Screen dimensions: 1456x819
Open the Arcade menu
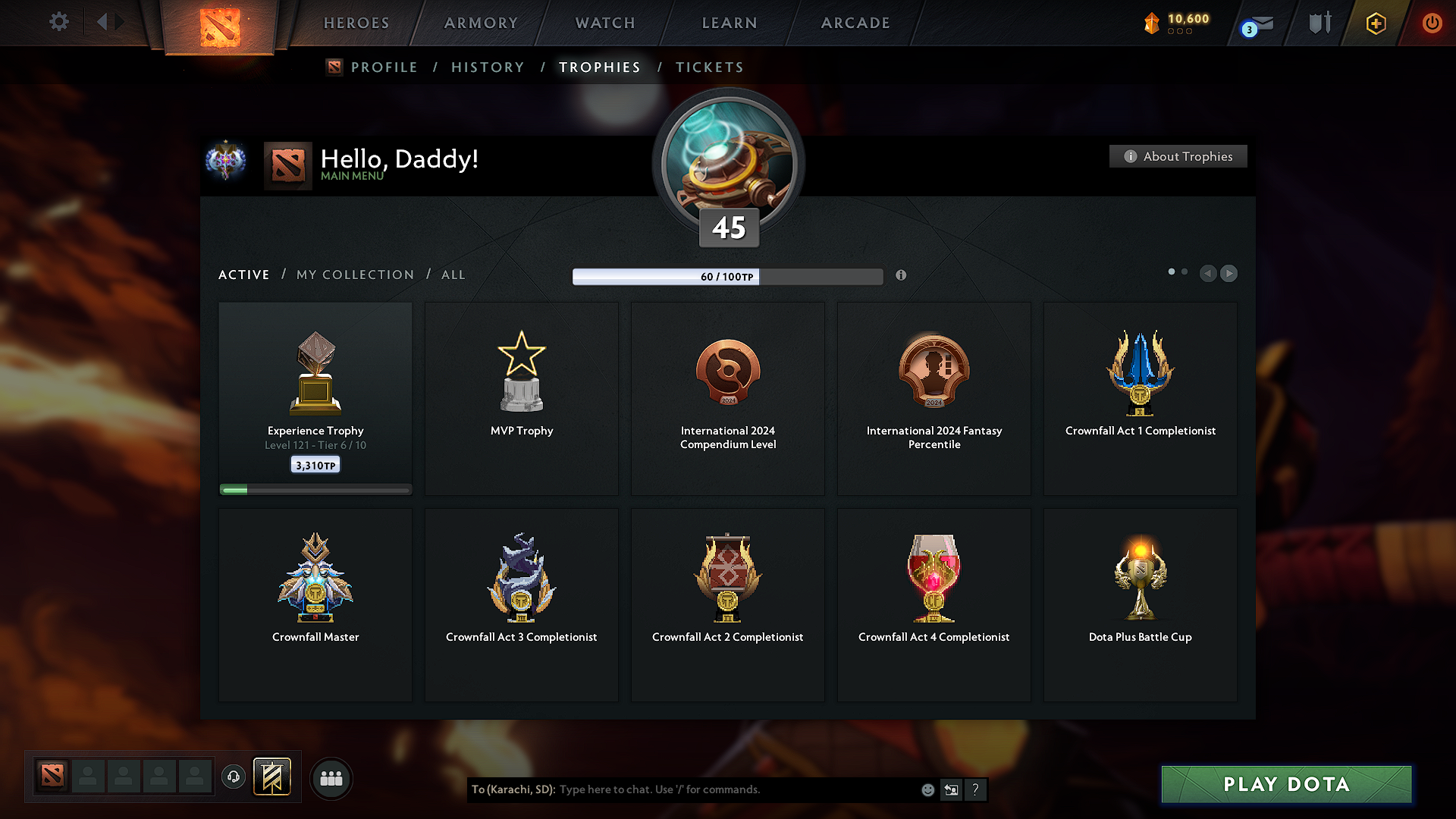point(855,23)
